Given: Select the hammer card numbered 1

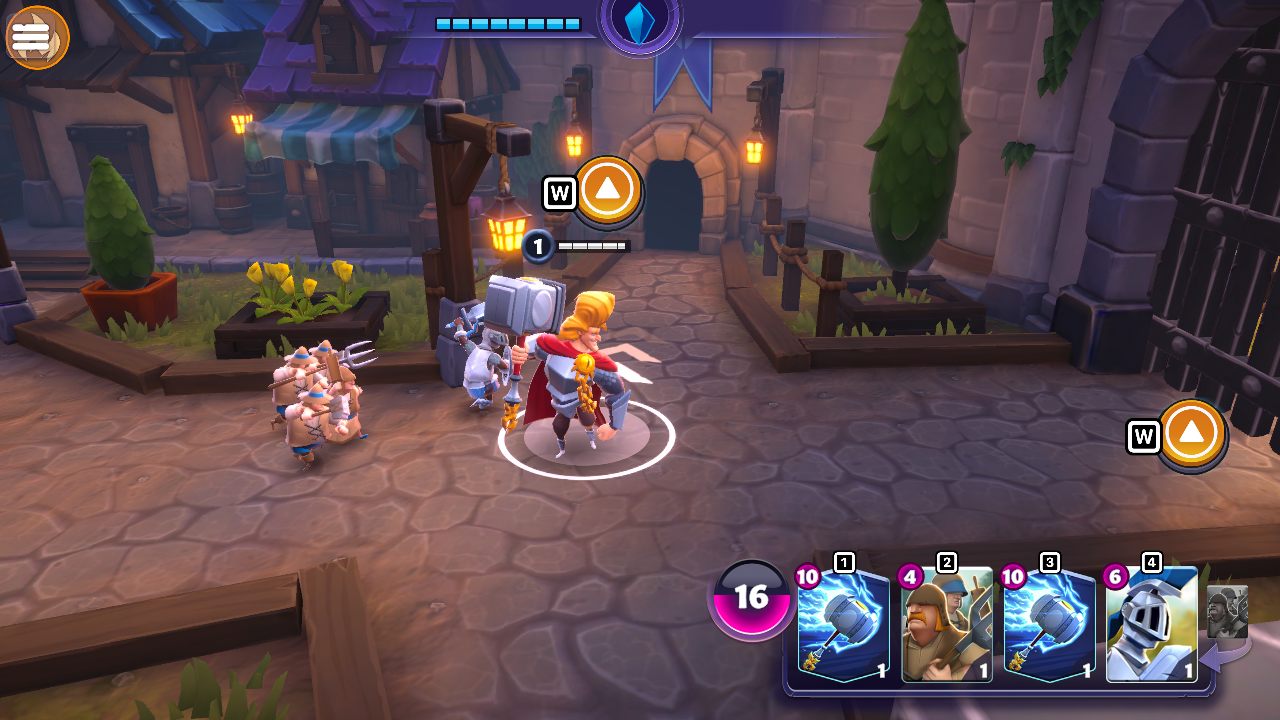Looking at the screenshot, I should [x=843, y=625].
